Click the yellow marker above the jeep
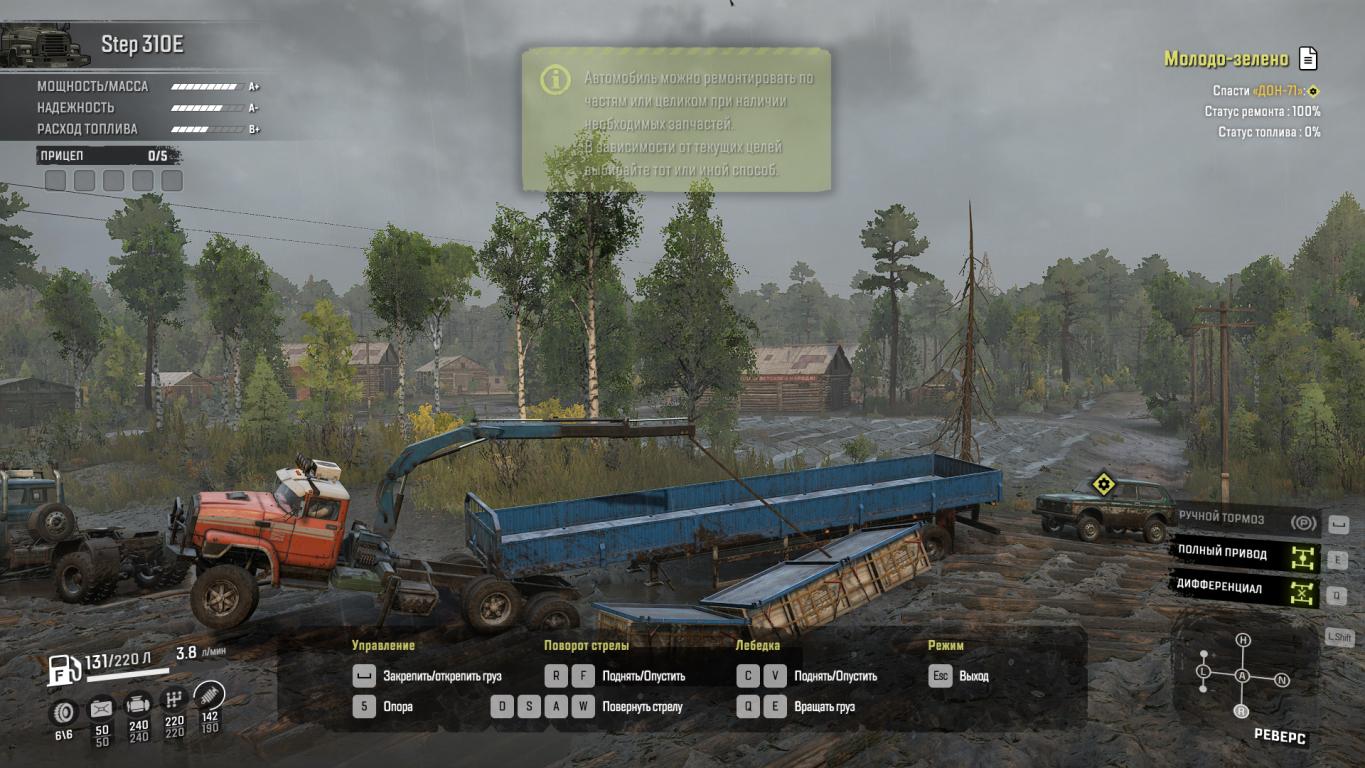The width and height of the screenshot is (1365, 768). coord(1103,485)
